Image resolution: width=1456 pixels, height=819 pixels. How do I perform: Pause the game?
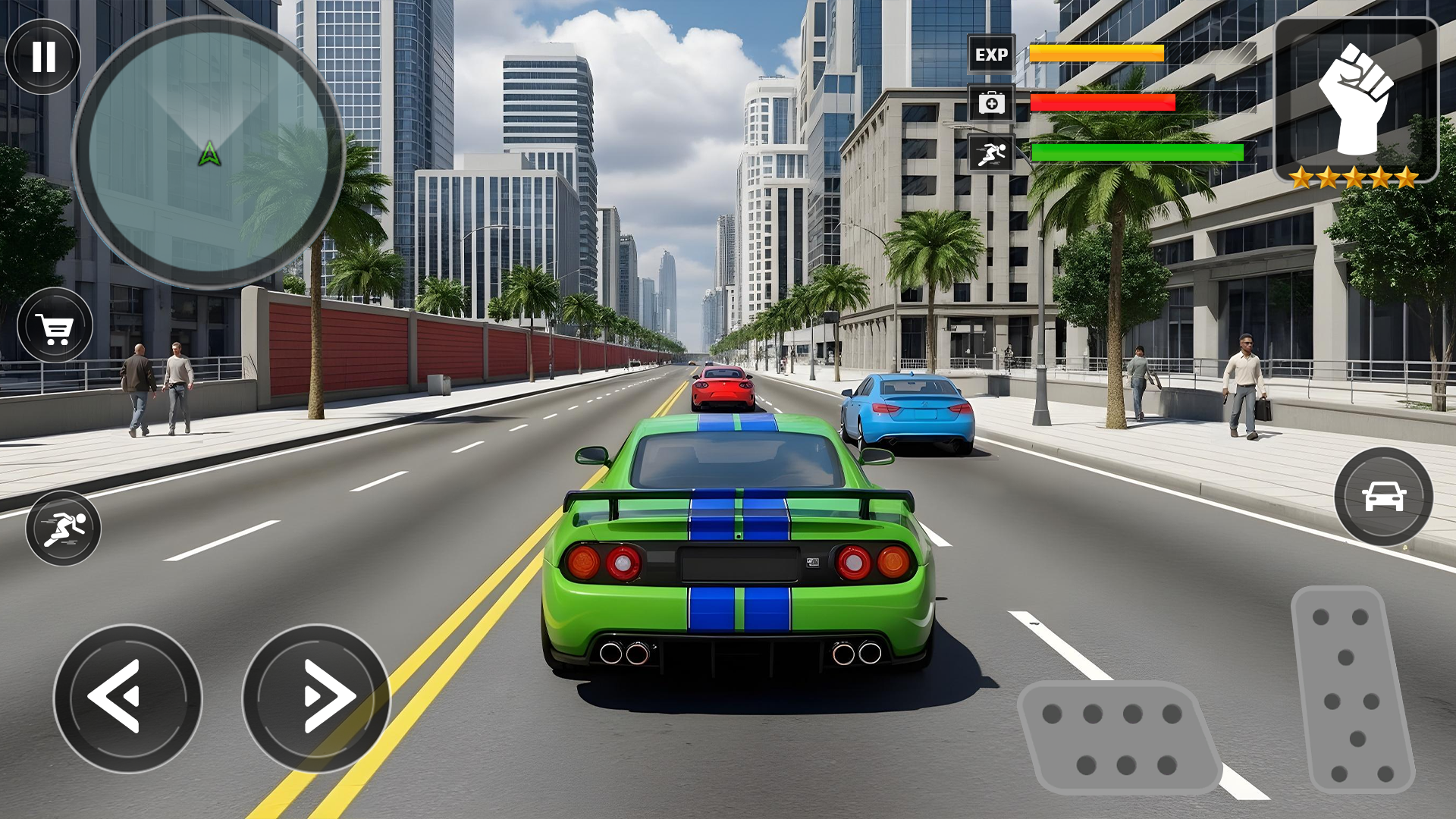[43, 57]
